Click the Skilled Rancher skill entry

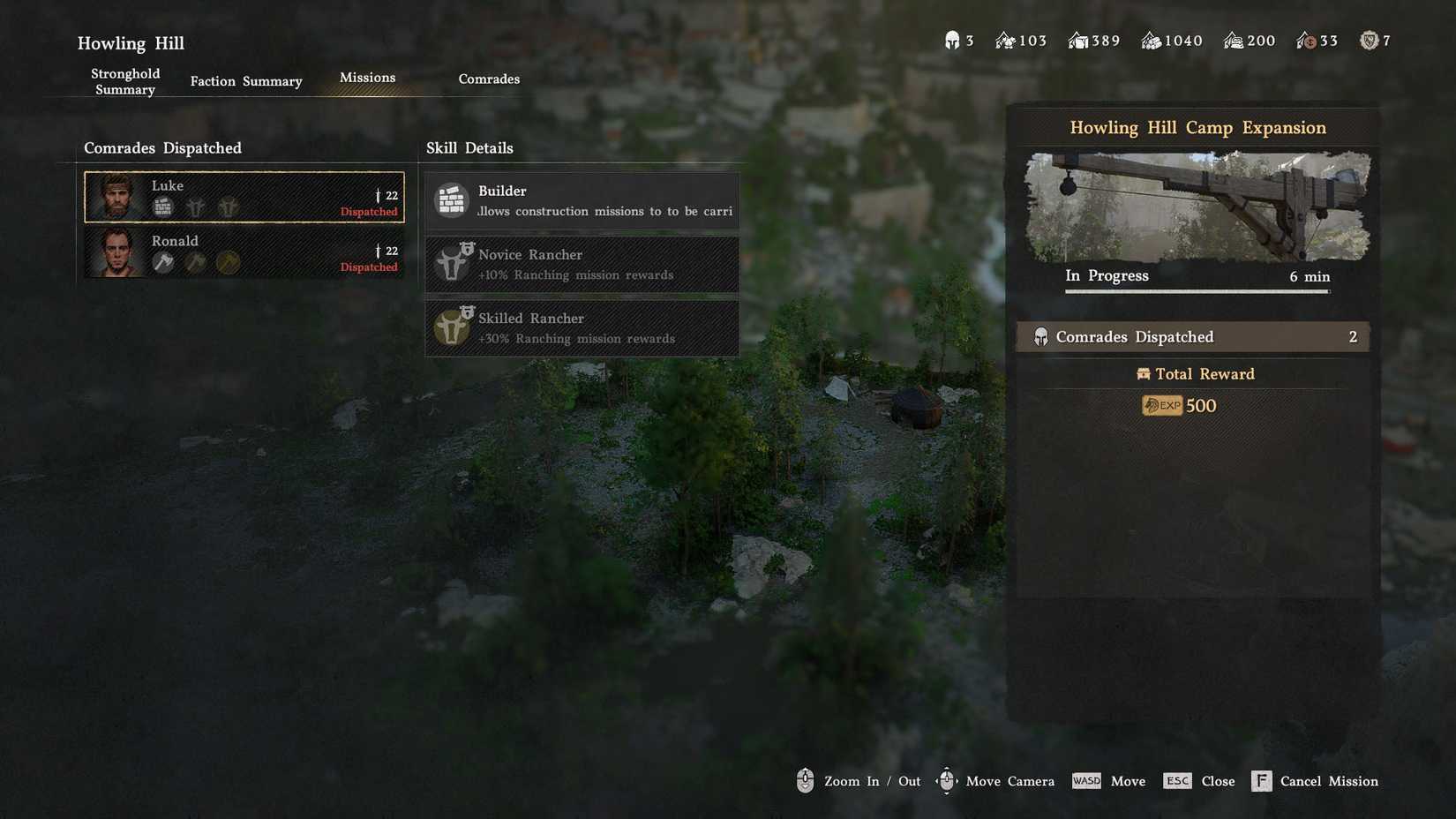click(582, 327)
